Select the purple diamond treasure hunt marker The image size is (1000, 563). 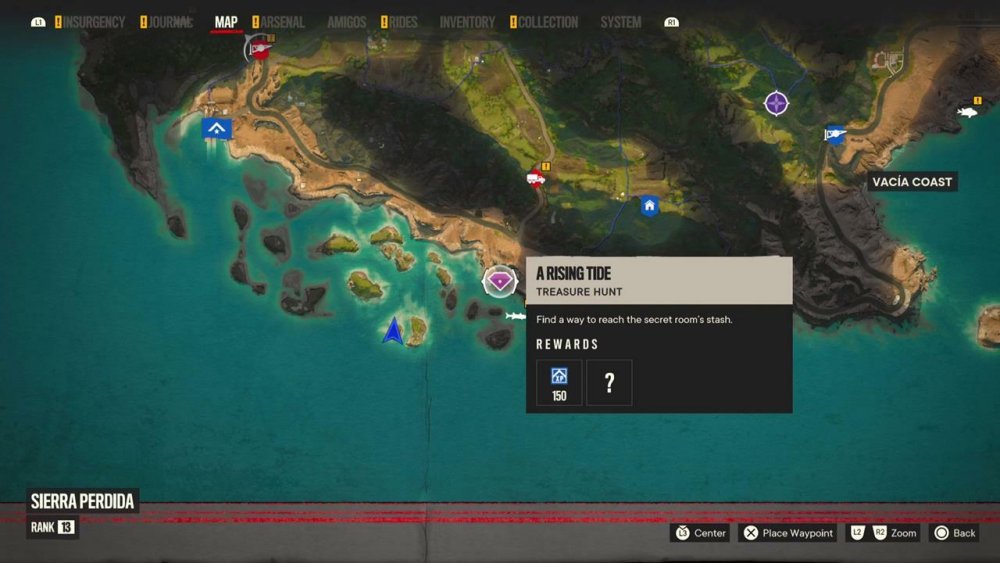[499, 281]
